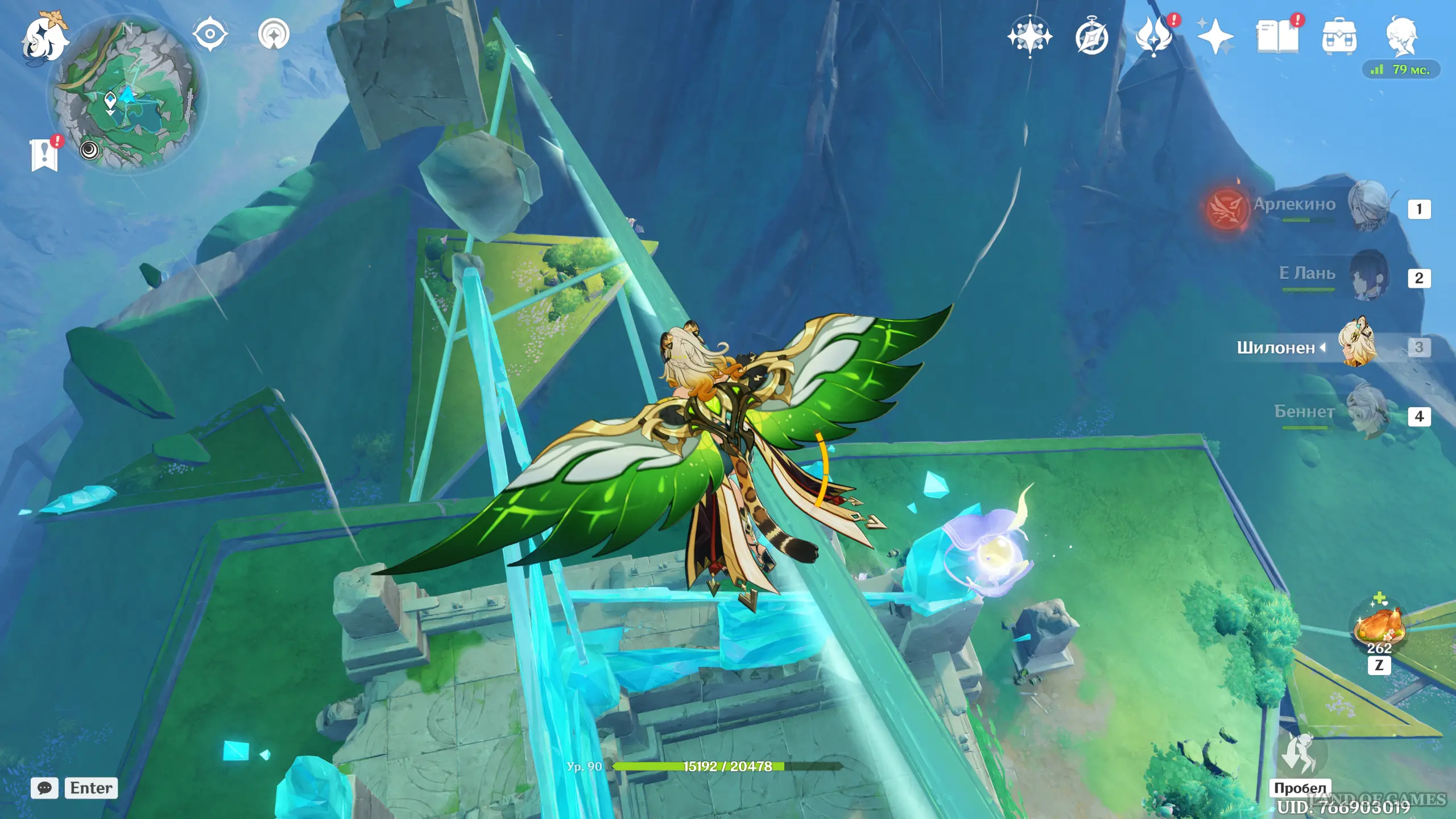Open the backpack inventory
Screen dimensions: 1456x819
[x=1339, y=37]
